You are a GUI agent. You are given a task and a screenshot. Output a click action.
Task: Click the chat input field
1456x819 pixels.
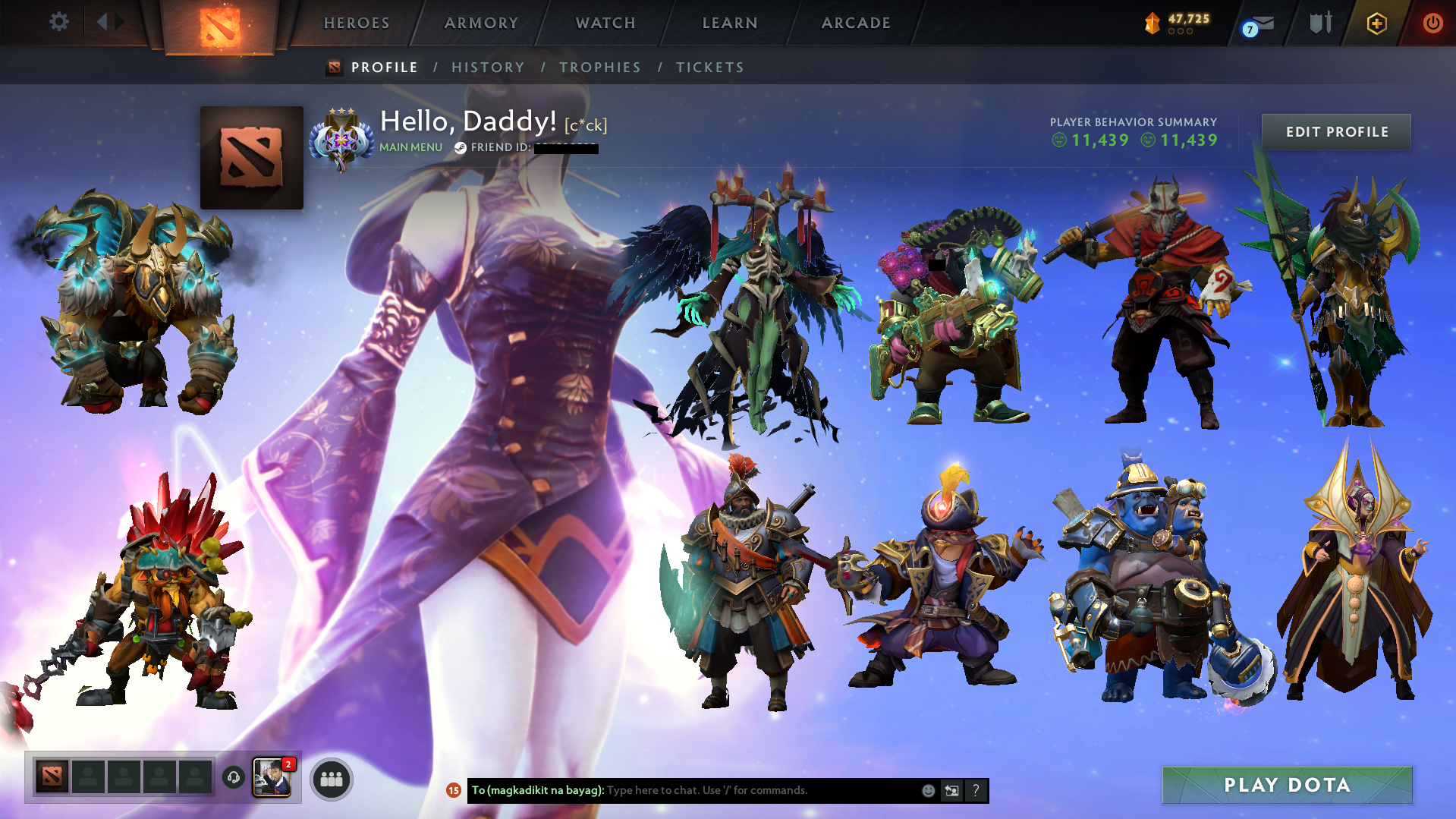[759, 790]
